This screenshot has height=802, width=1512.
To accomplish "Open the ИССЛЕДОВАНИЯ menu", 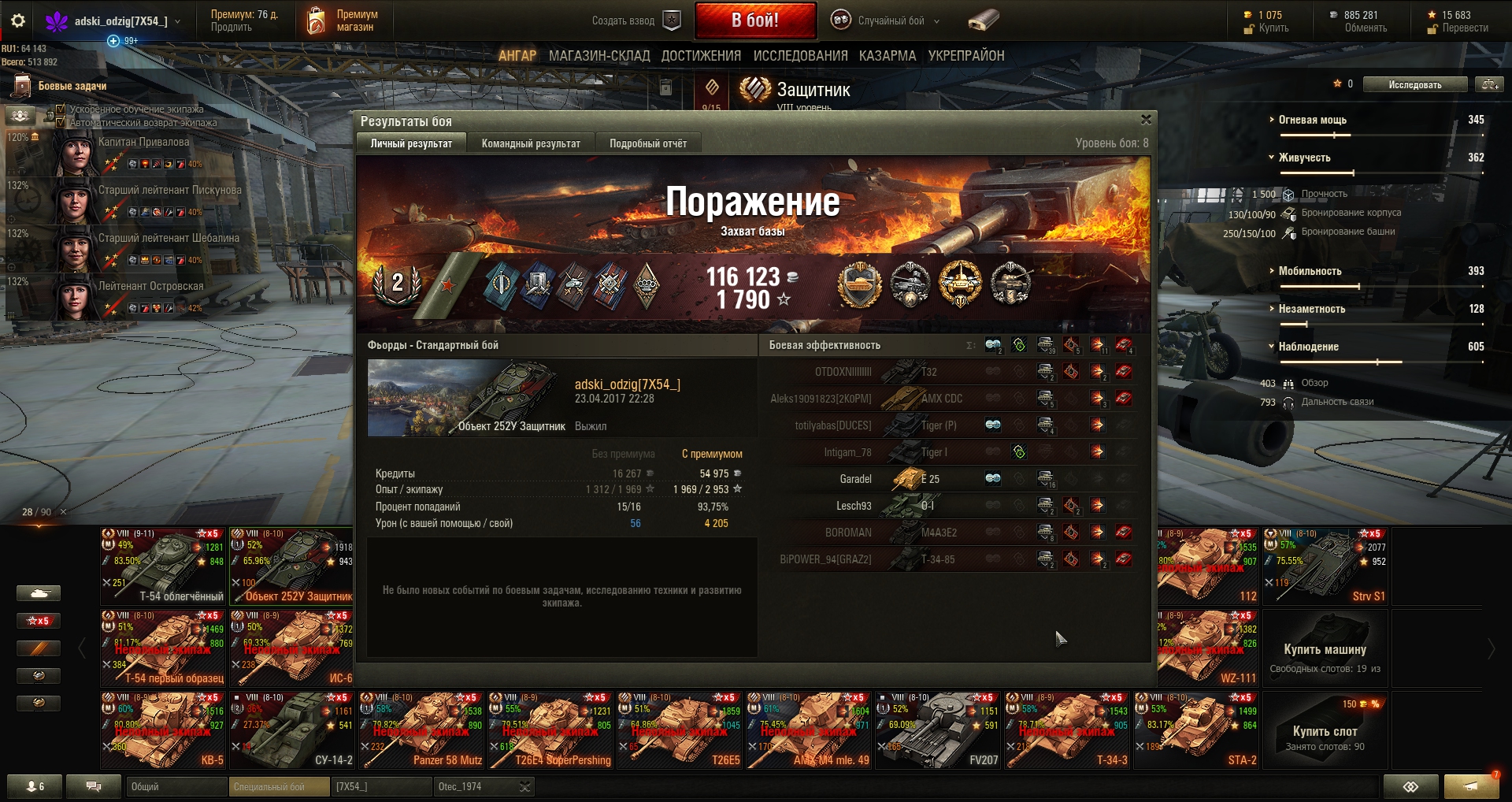I will tap(800, 56).
